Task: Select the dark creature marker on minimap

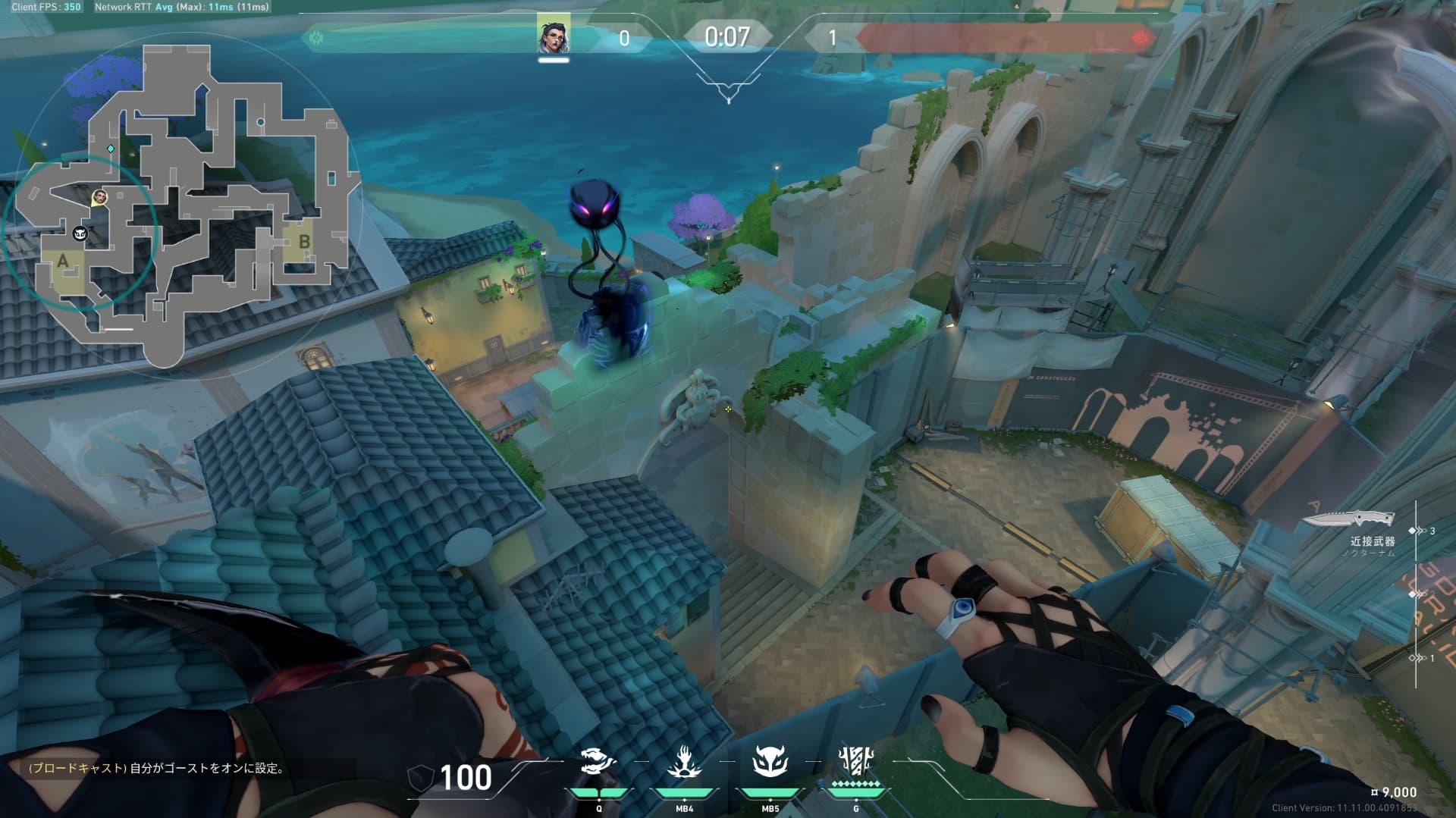Action: click(80, 234)
